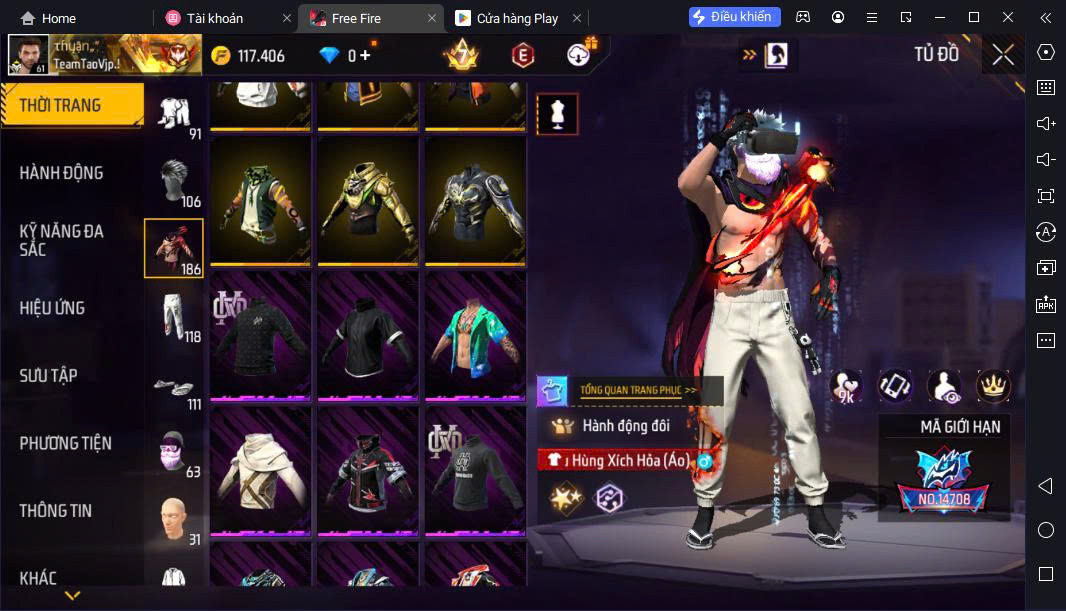Choose the PHƯƠNG TIỆN category
The height and width of the screenshot is (611, 1066).
click(66, 443)
